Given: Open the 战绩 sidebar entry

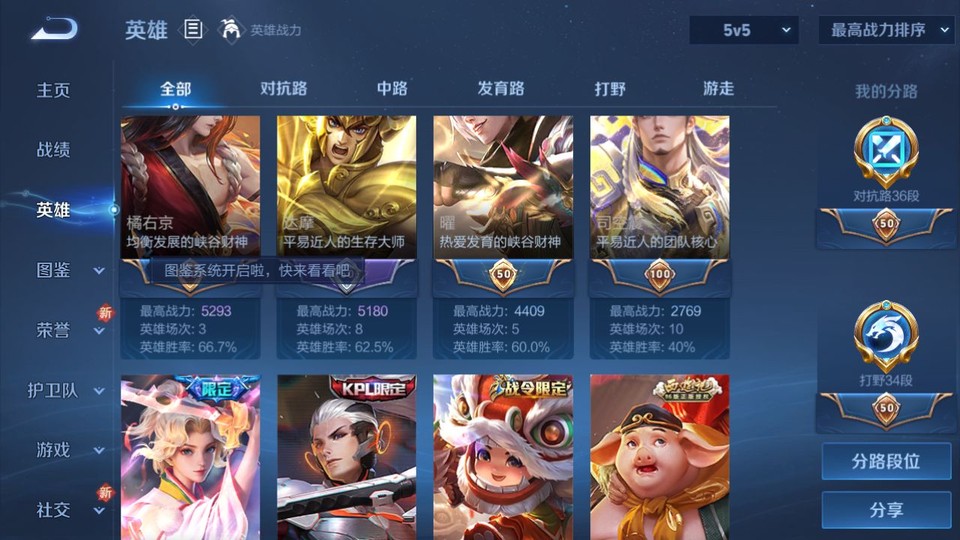Looking at the screenshot, I should [x=54, y=150].
